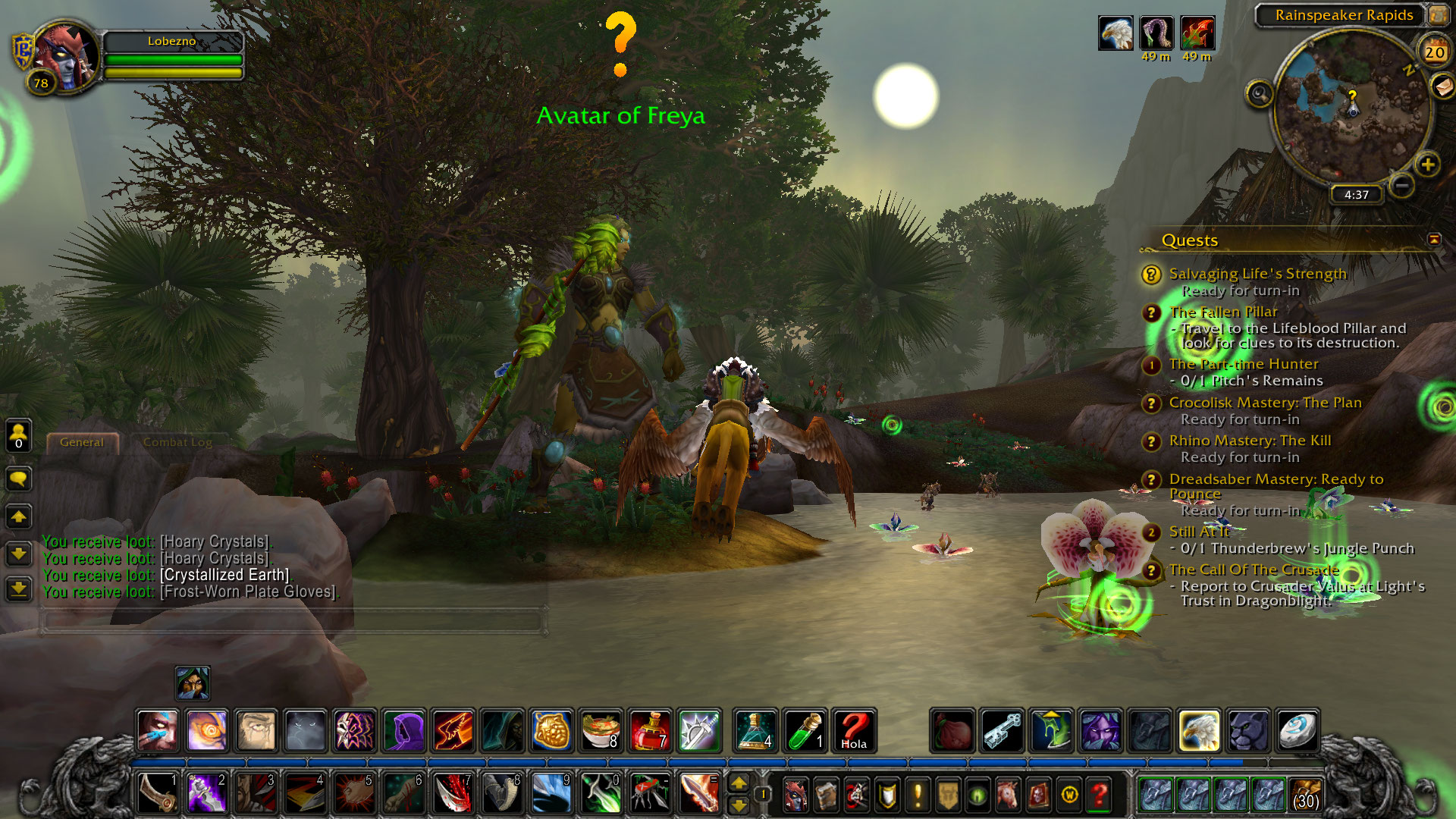Check the mail envelope icon by minimap
This screenshot has width=1456, height=819.
[x=1443, y=86]
